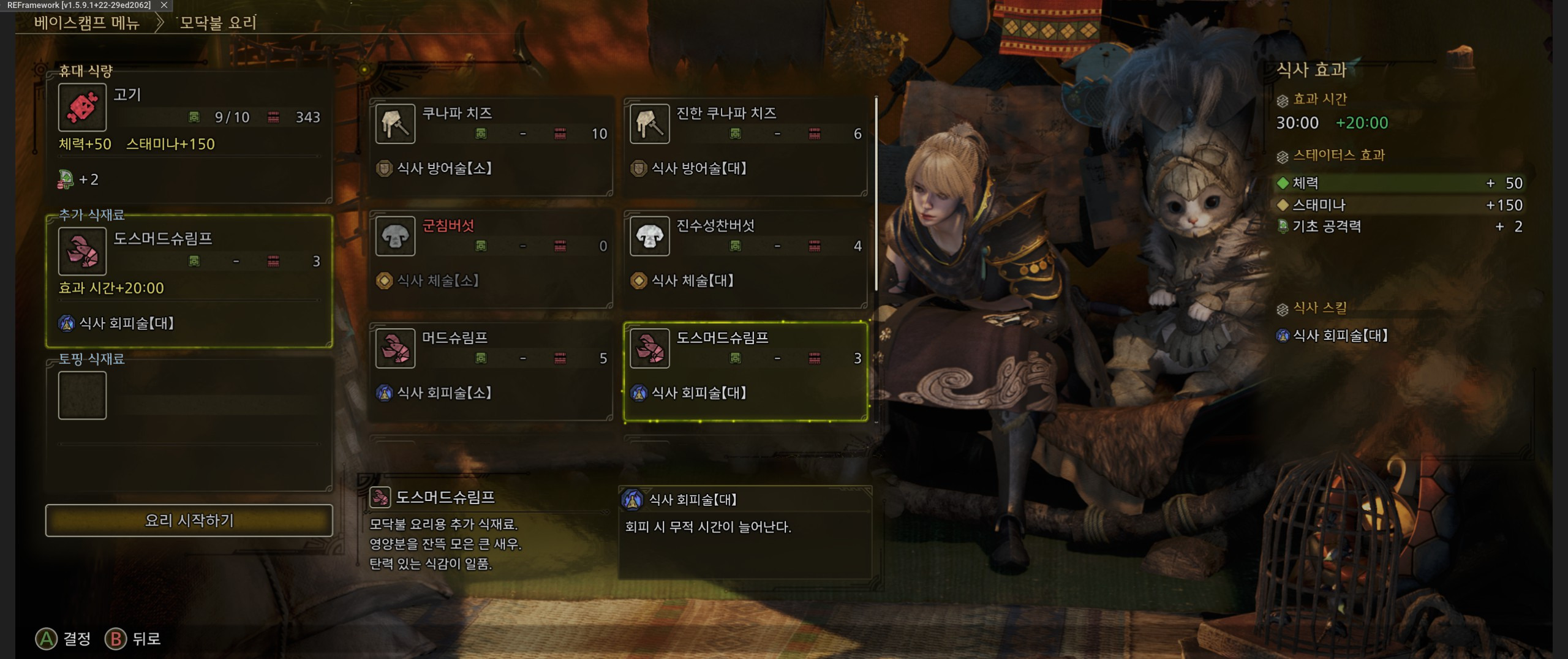The image size is (1568, 659).
Task: Select the 쿠나파 치즈 ingredient
Action: point(491,146)
